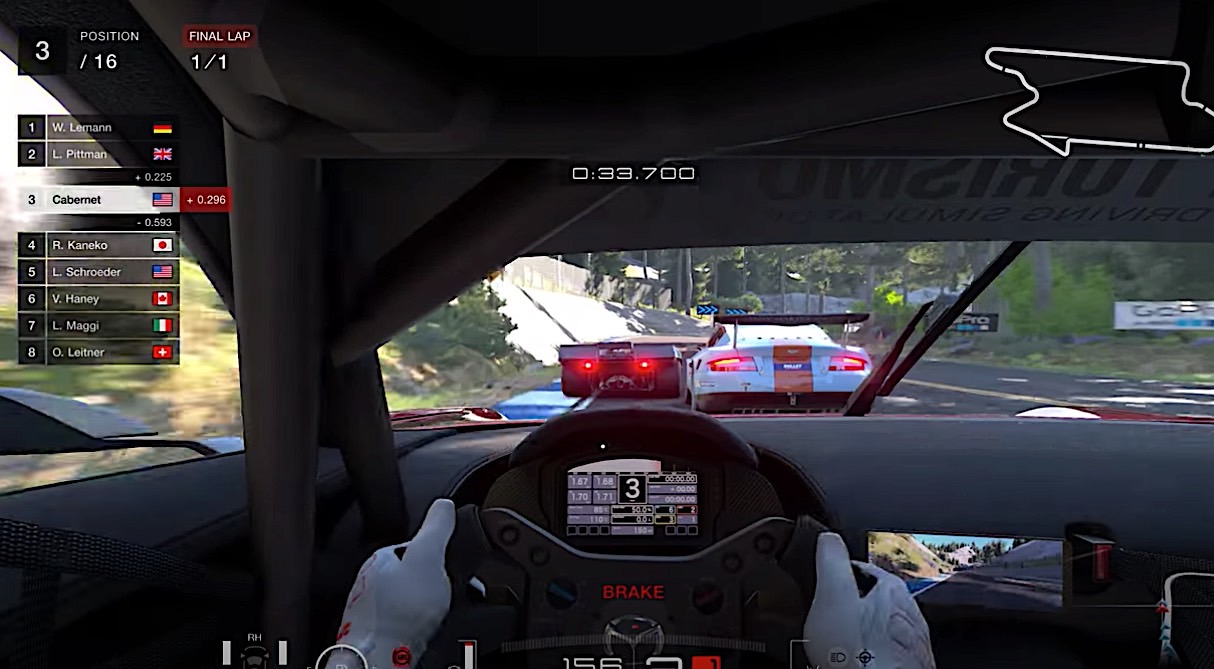1214x669 pixels.
Task: Click Cabernet's highlighted standings row
Action: coord(98,200)
